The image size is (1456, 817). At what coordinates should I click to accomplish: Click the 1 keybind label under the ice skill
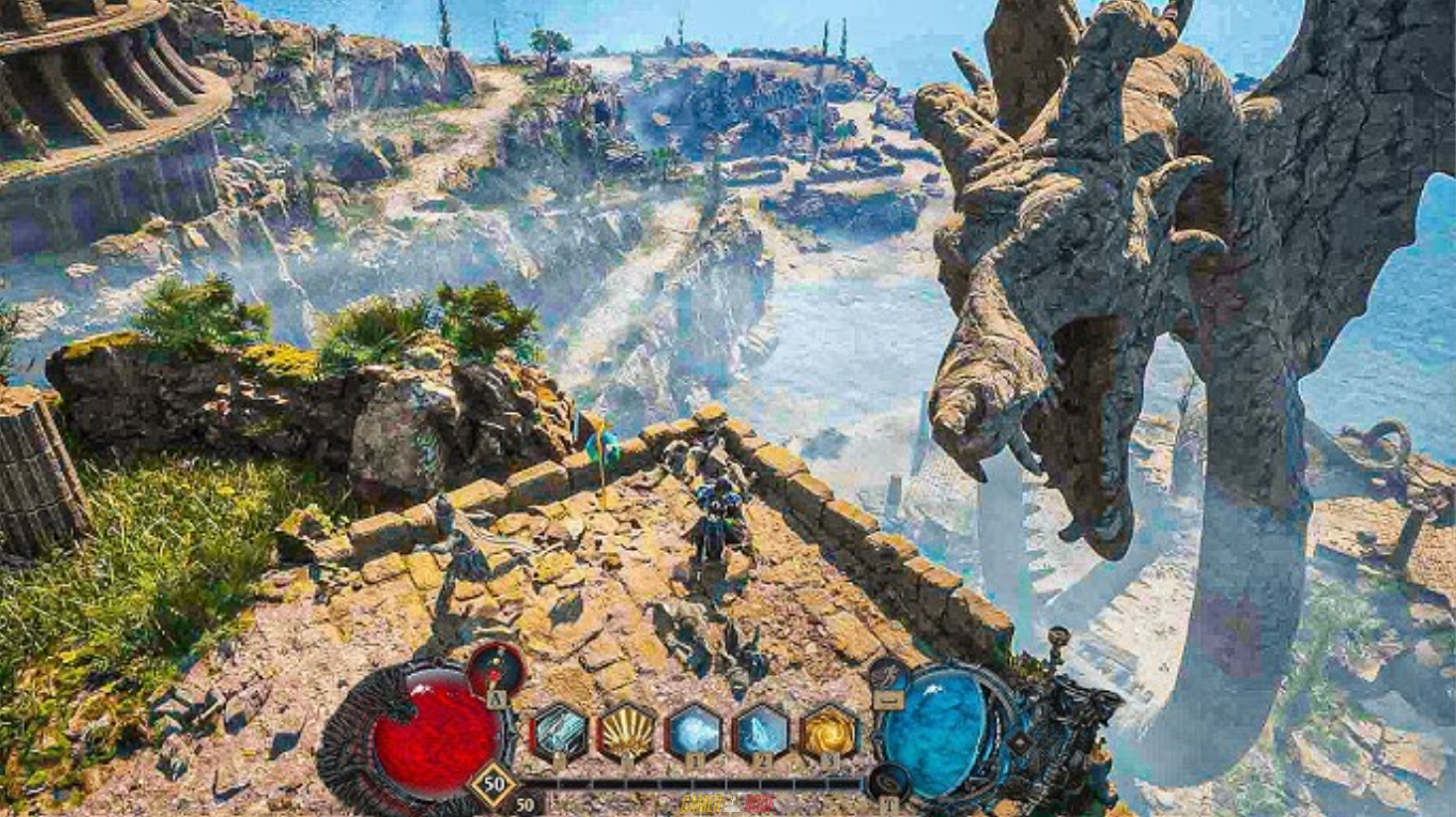693,760
